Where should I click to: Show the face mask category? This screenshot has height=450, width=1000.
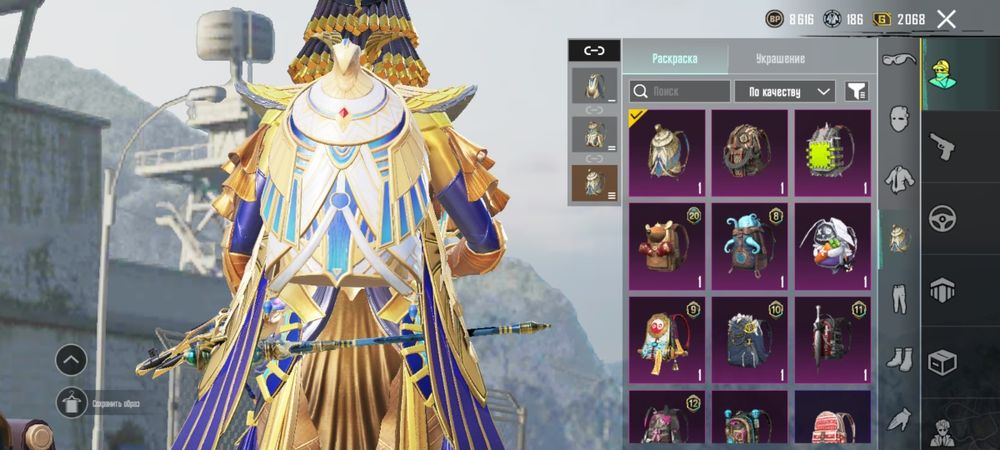[x=899, y=121]
